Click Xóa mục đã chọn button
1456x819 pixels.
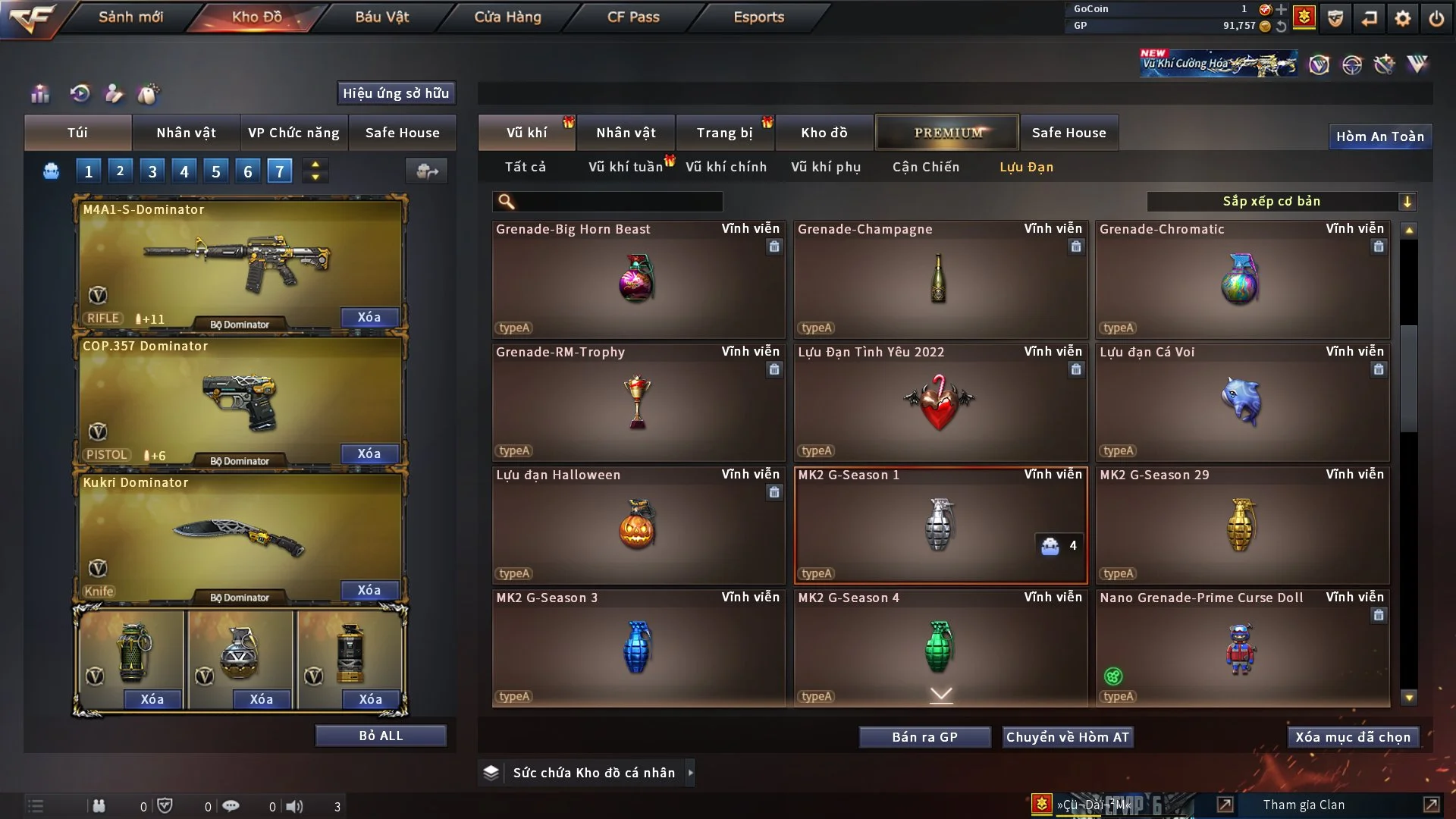click(1353, 737)
